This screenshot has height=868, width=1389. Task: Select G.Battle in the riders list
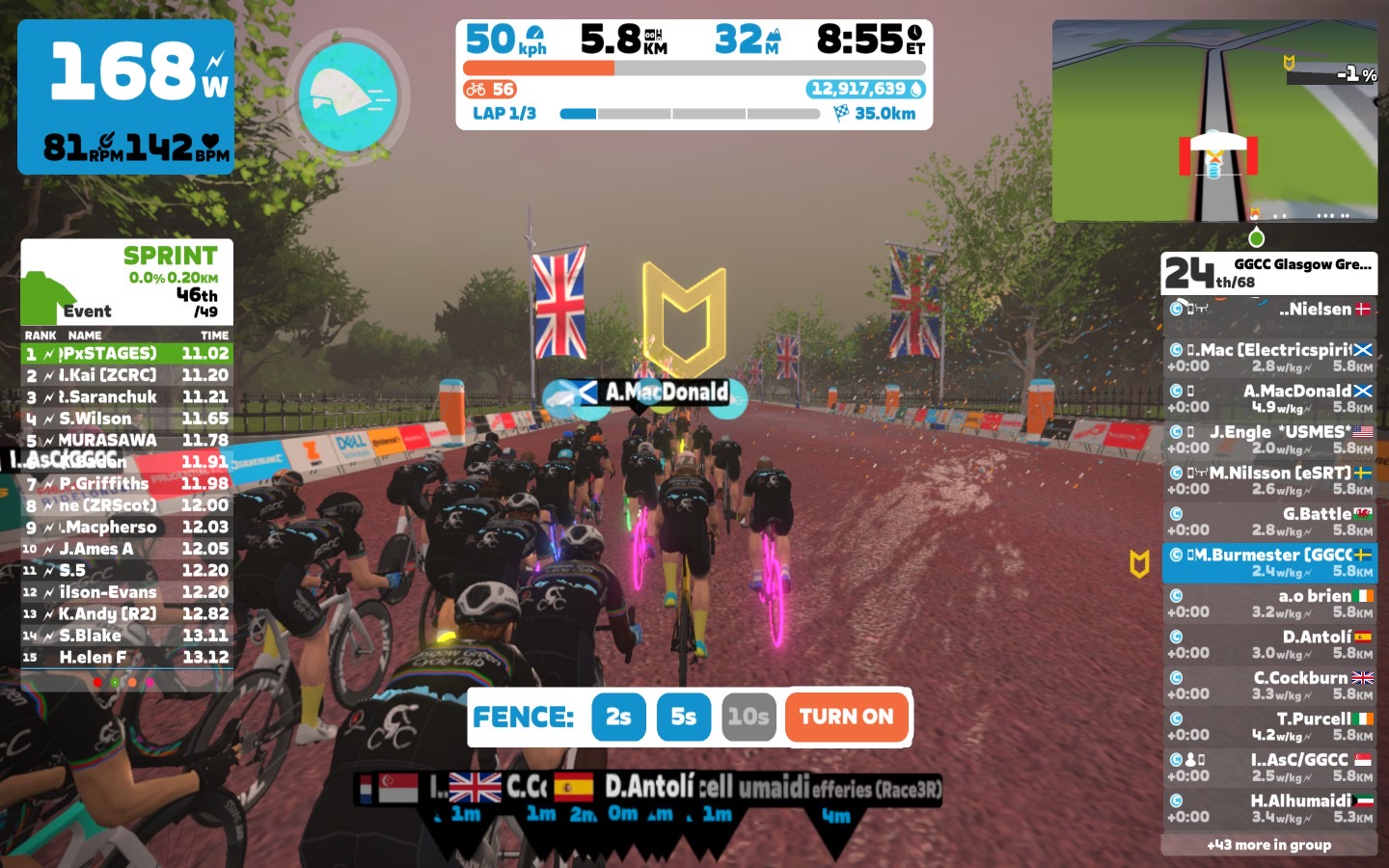point(1269,522)
